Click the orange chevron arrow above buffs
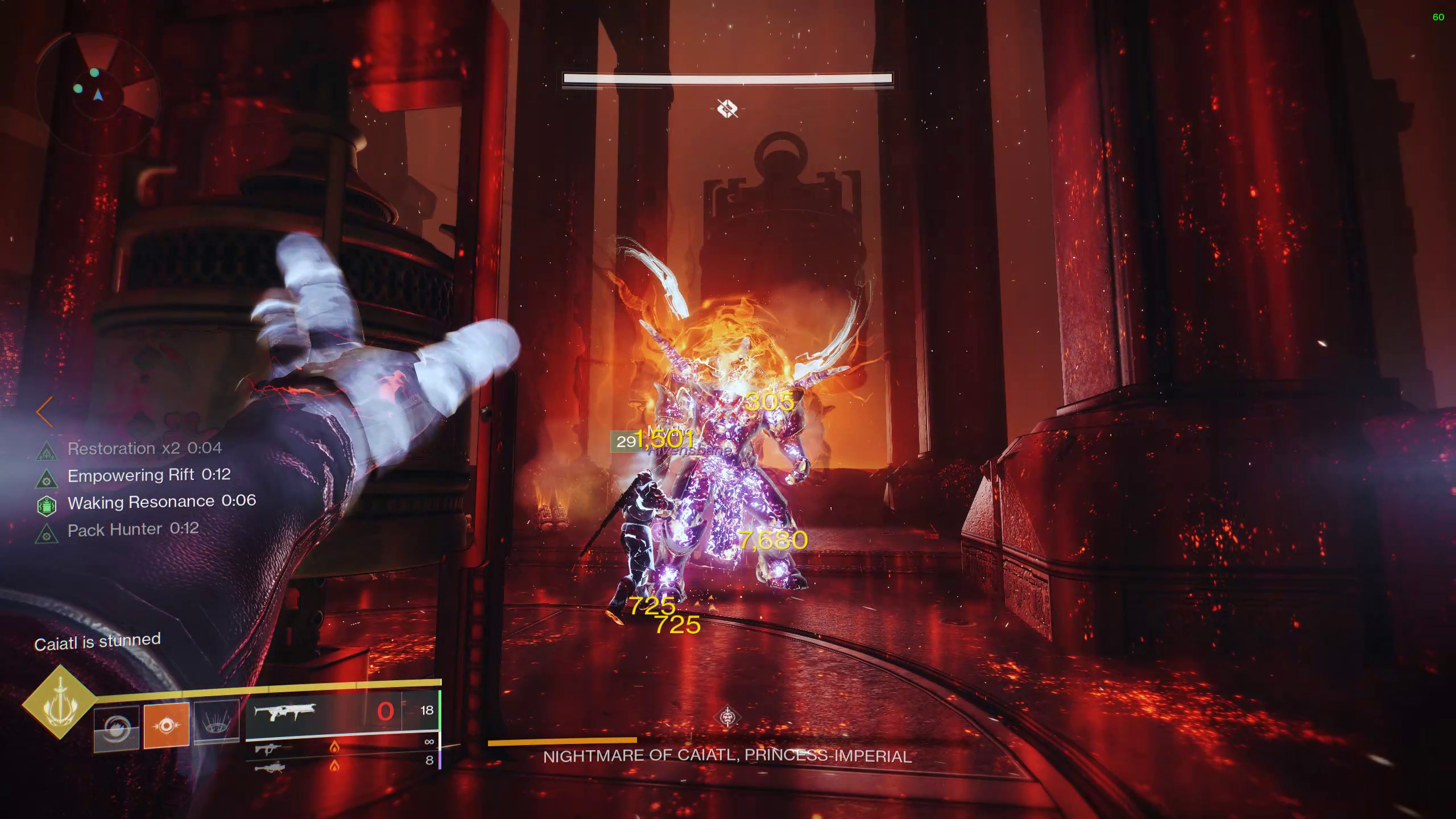This screenshot has height=819, width=1456. point(44,412)
